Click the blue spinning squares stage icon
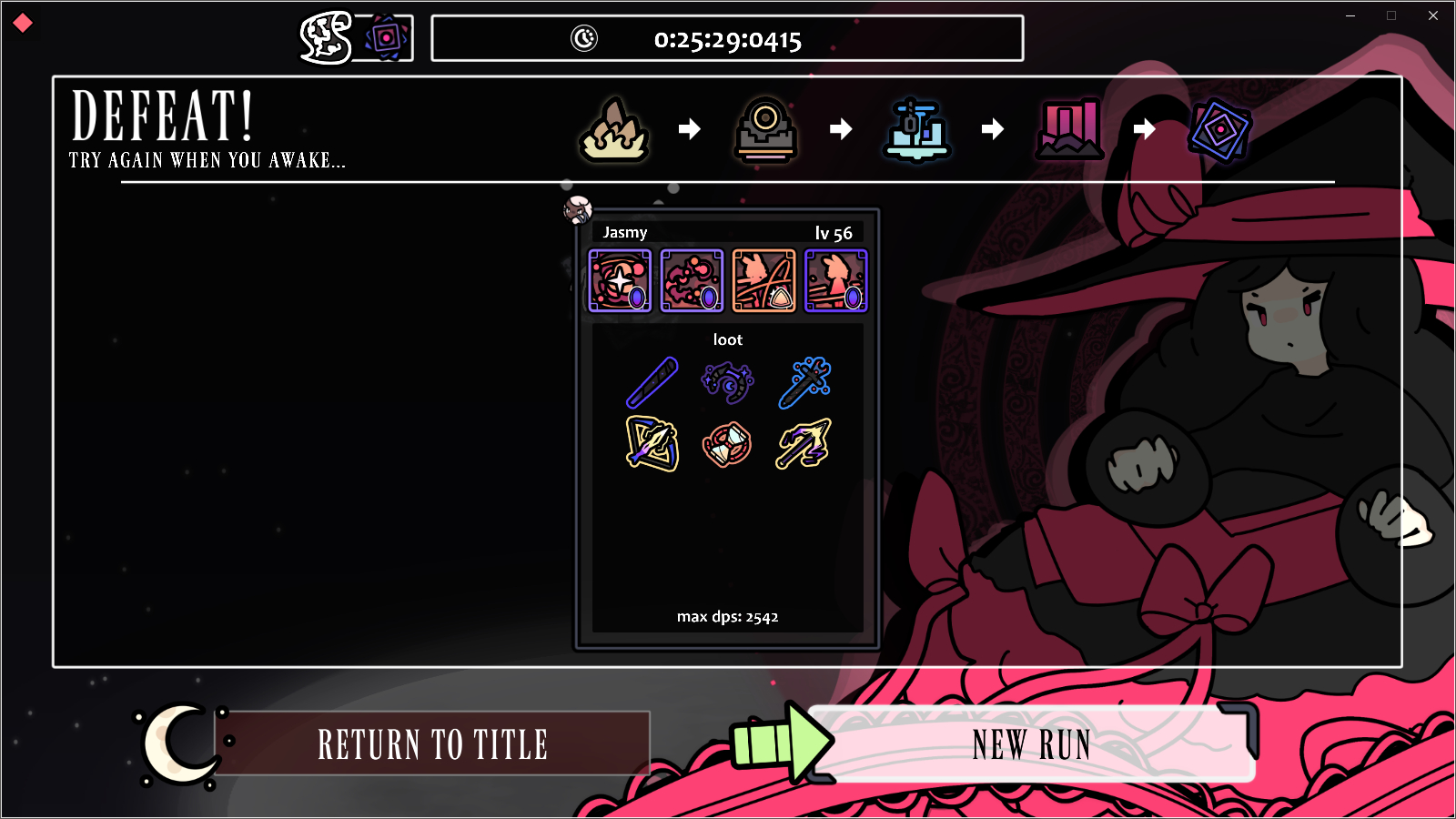The height and width of the screenshot is (819, 1456). pyautogui.click(x=1219, y=130)
